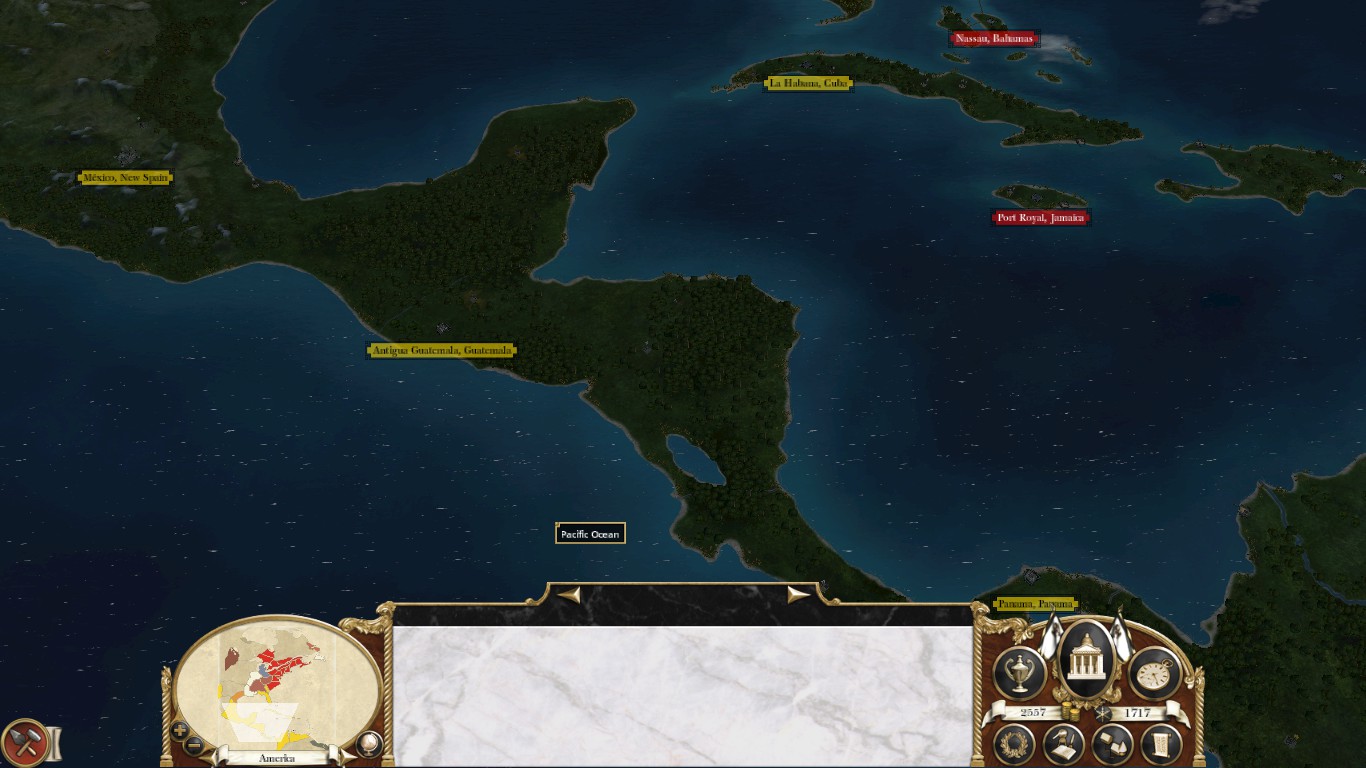Select the left gold arrow above the panel

click(x=569, y=595)
